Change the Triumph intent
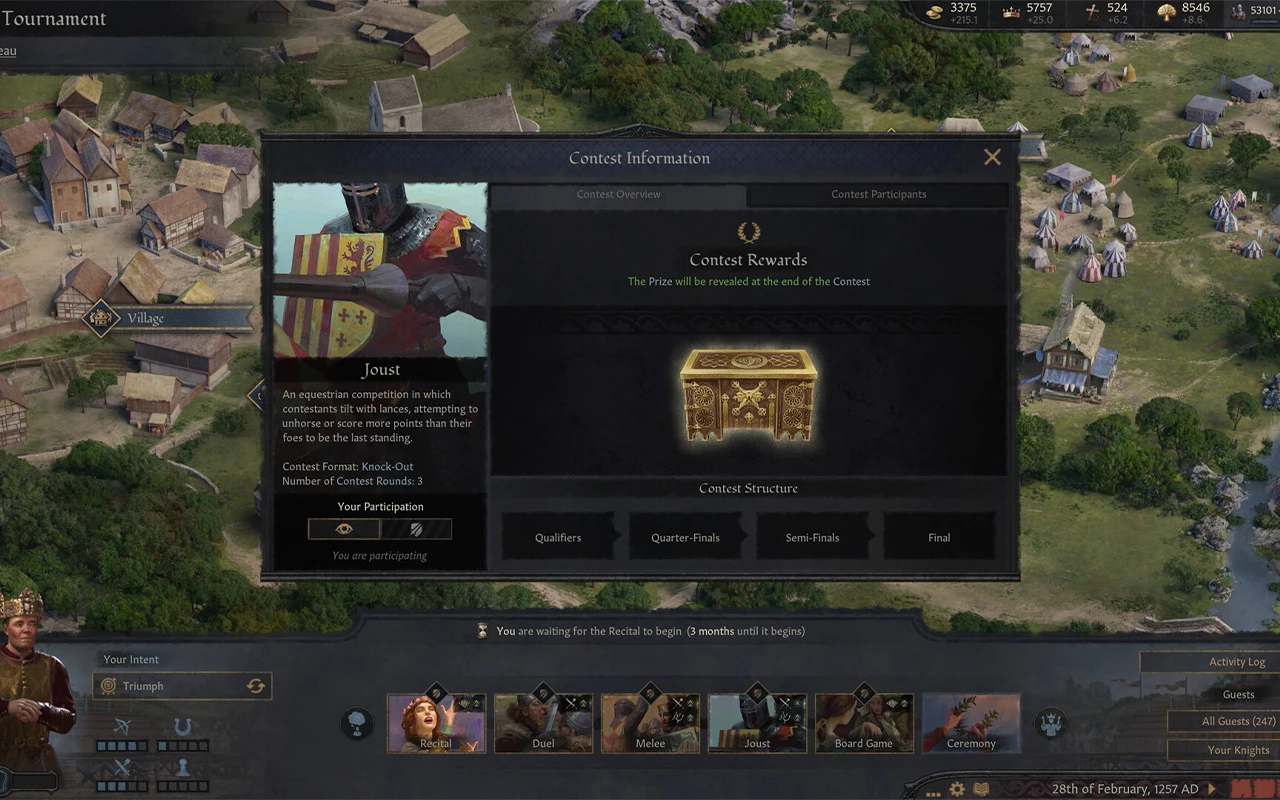 click(256, 686)
